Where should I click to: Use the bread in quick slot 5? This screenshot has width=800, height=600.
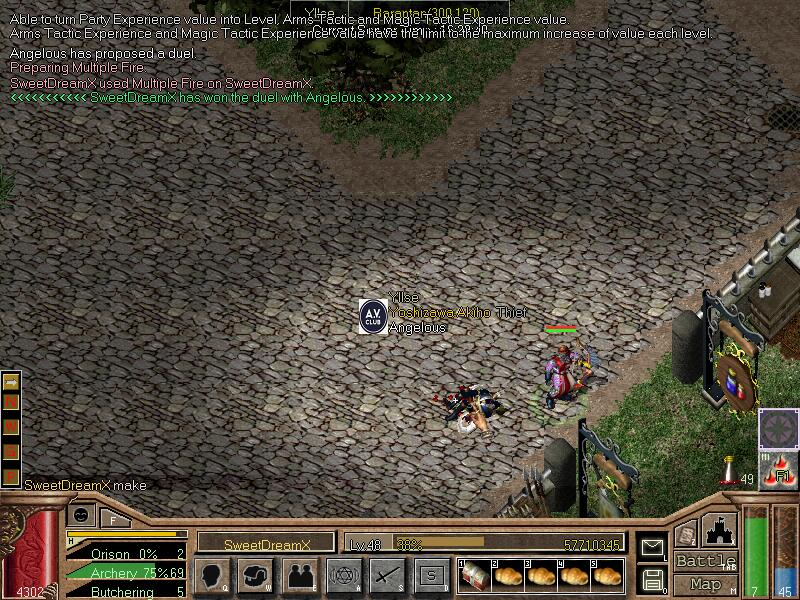(x=606, y=576)
